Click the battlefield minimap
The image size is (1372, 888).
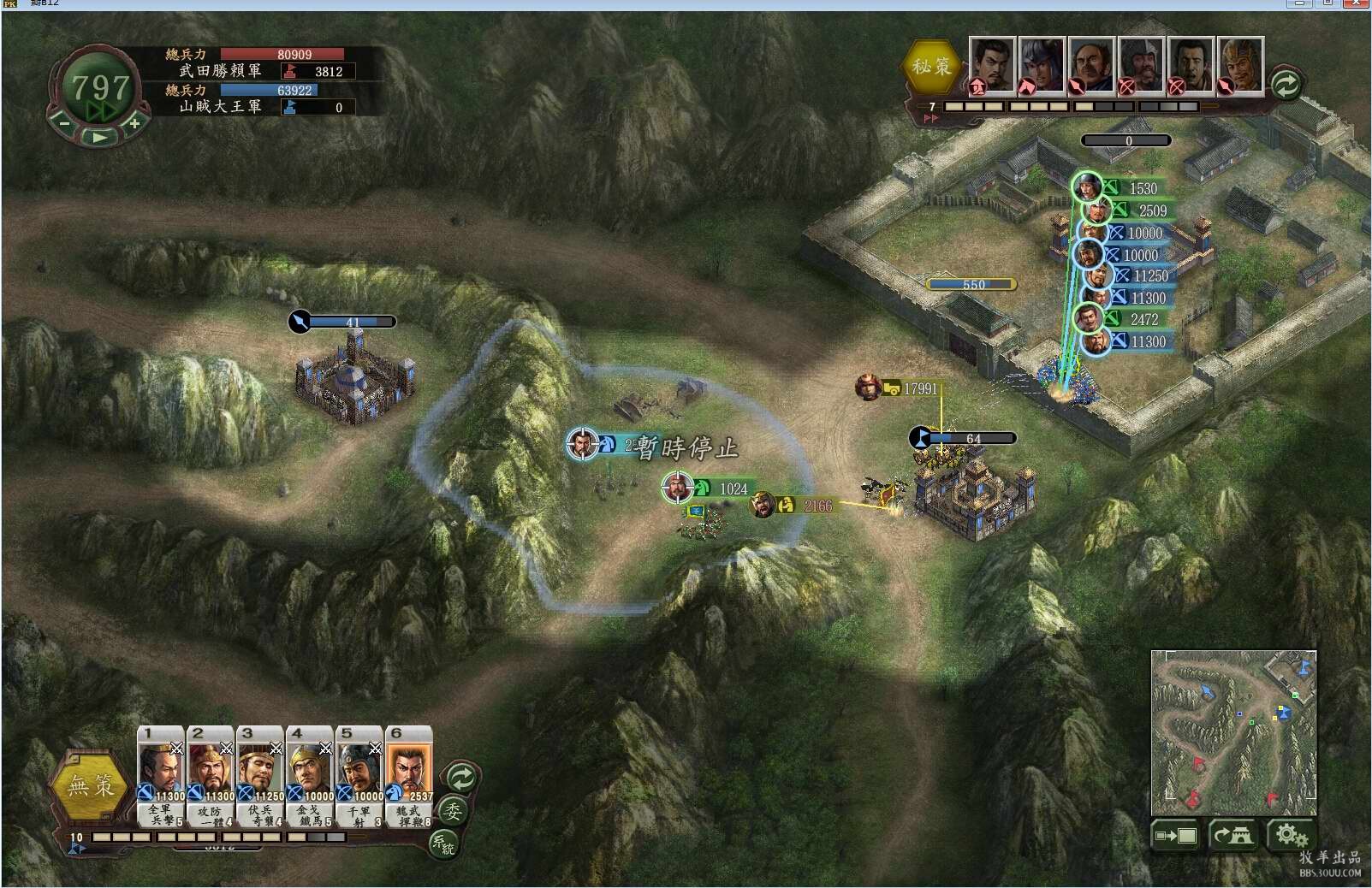pyautogui.click(x=1233, y=732)
